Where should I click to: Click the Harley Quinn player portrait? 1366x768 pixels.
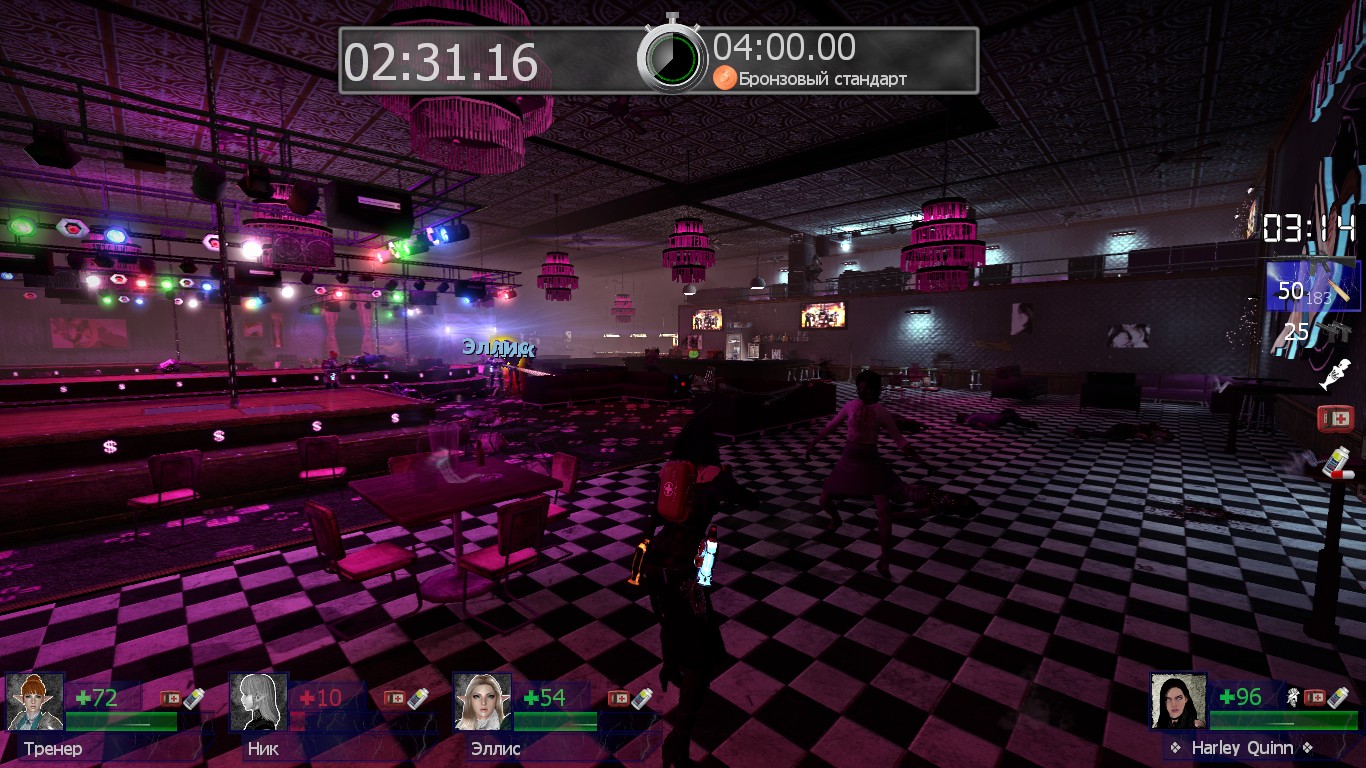1179,701
